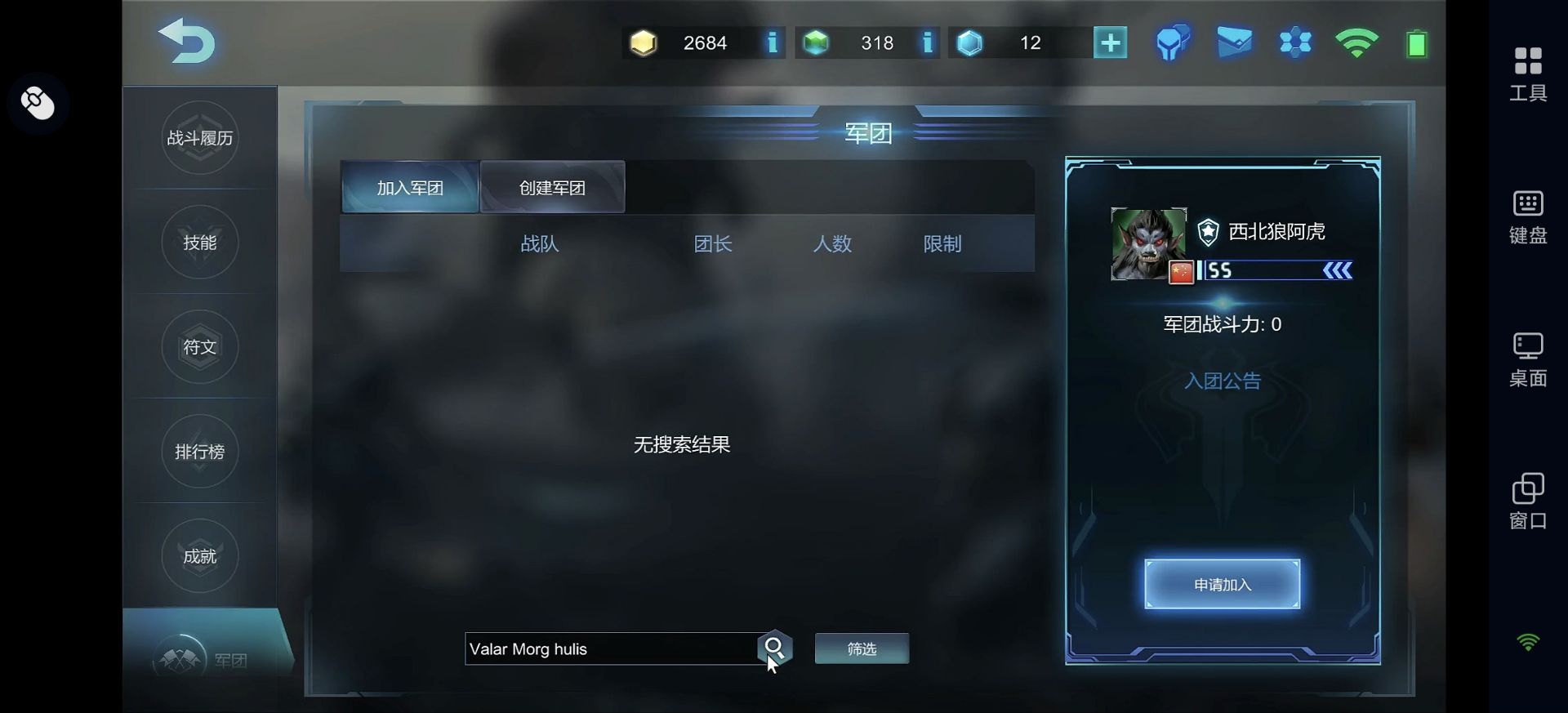Viewport: 1568px width, 713px height.
Task: Open the 符文 runes section
Action: point(200,347)
